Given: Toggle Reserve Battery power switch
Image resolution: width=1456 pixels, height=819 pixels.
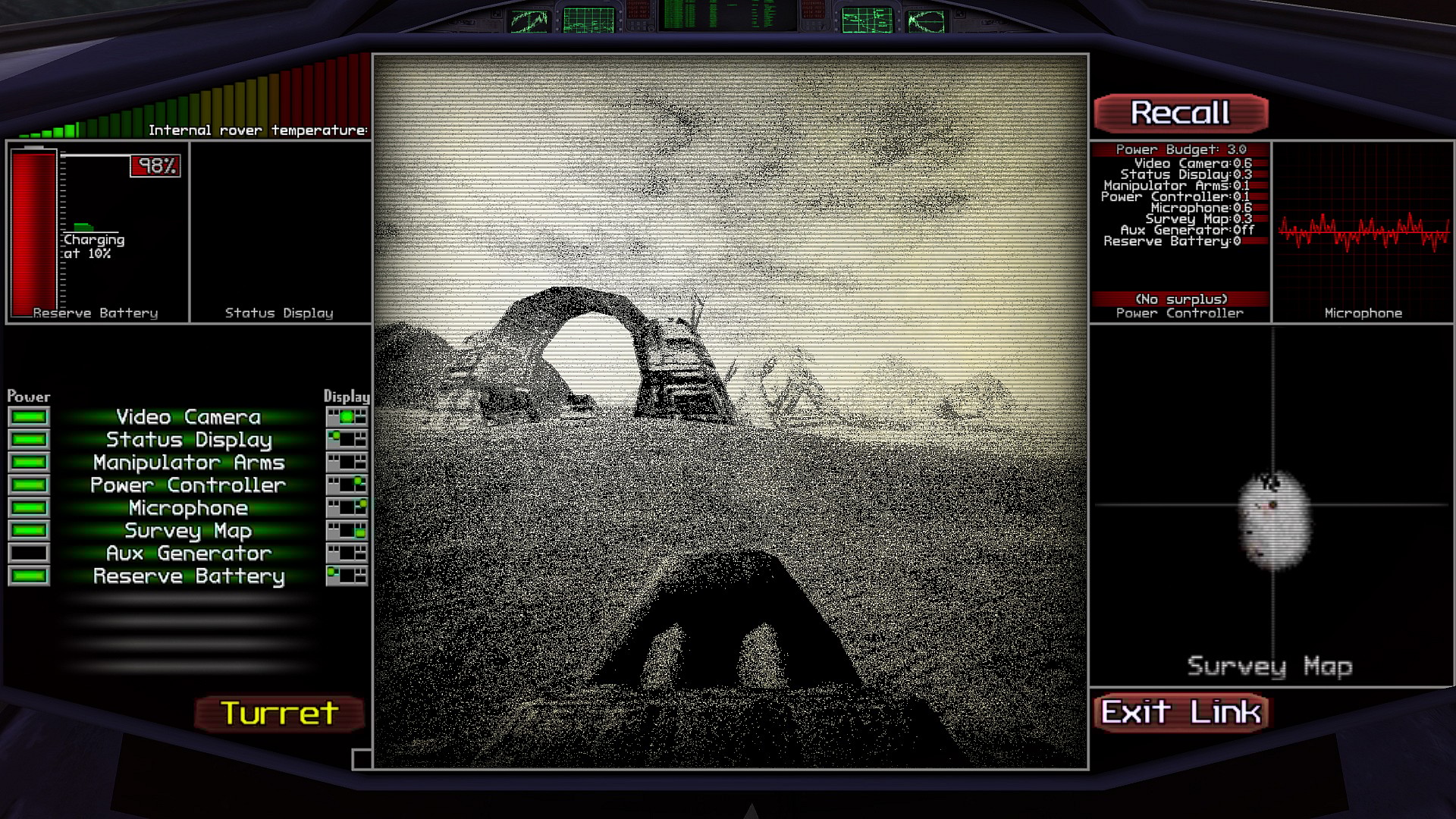Looking at the screenshot, I should 29,576.
